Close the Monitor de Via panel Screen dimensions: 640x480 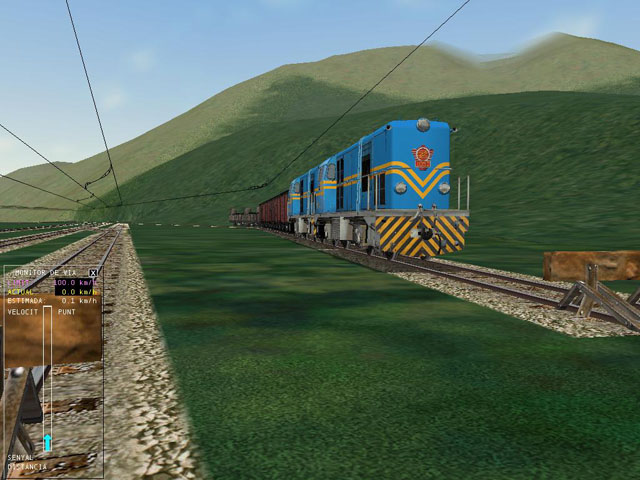[94, 272]
